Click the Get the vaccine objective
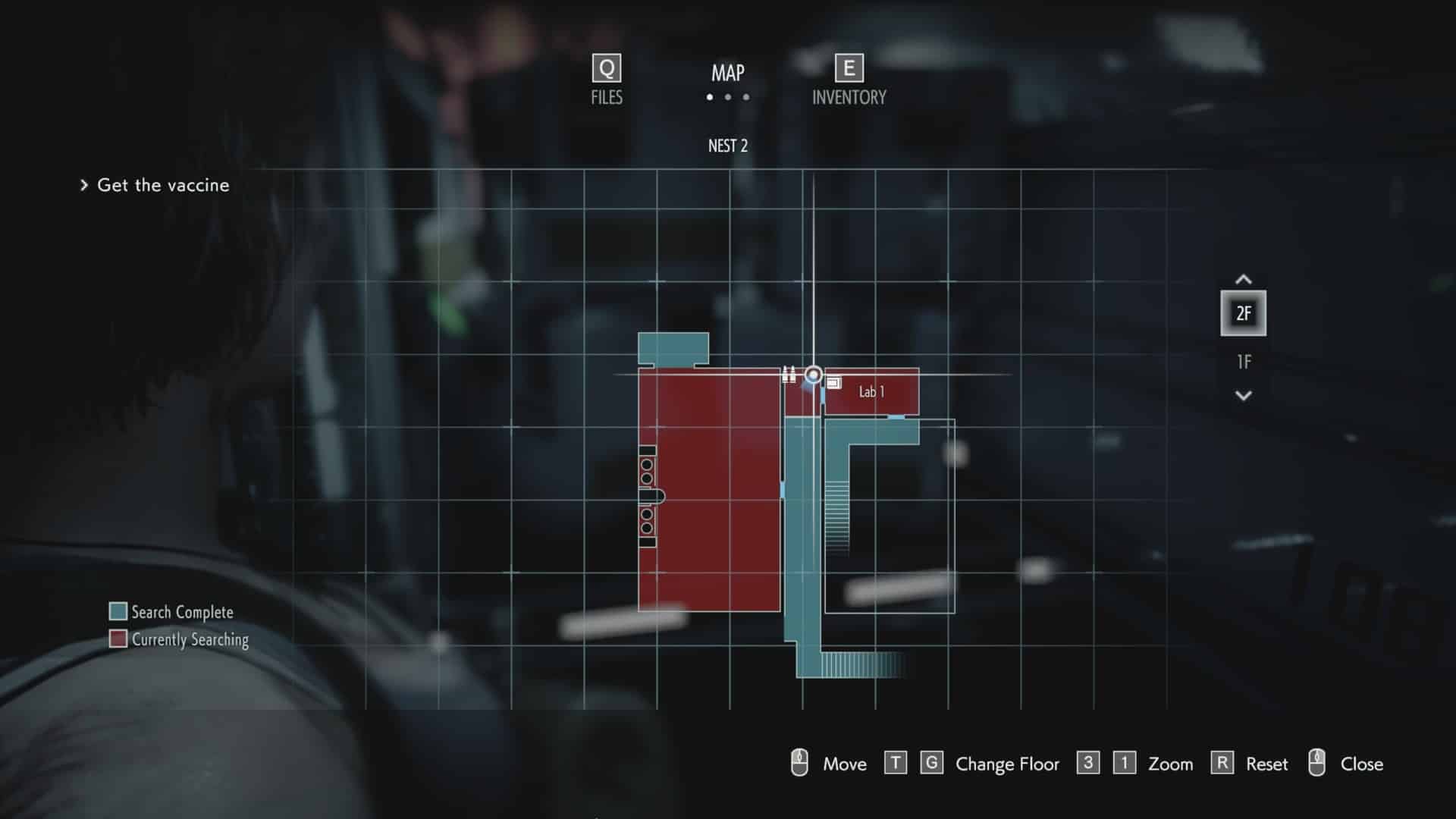This screenshot has width=1456, height=819. pos(163,185)
